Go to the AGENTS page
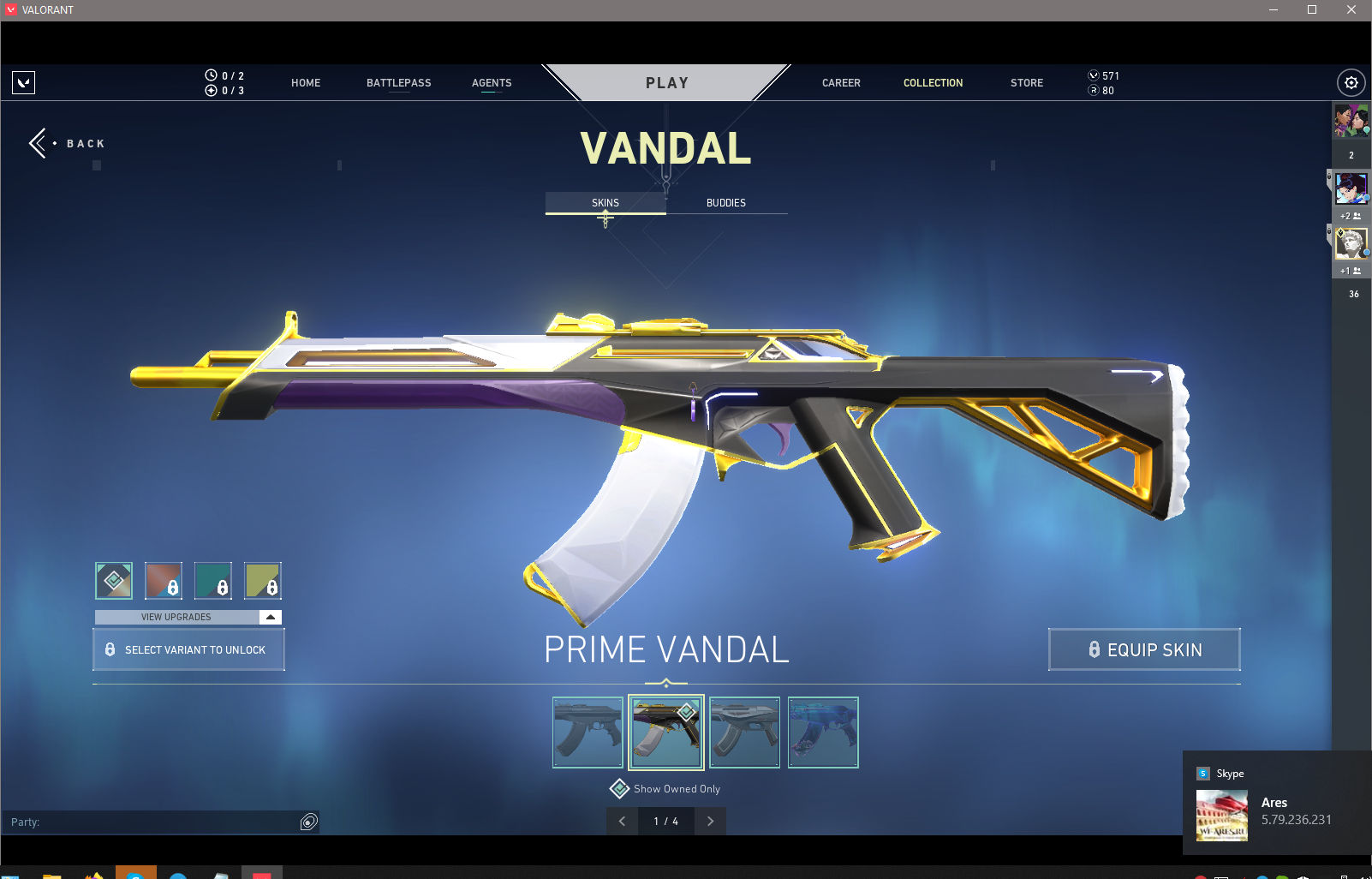This screenshot has width=1372, height=879. click(492, 83)
